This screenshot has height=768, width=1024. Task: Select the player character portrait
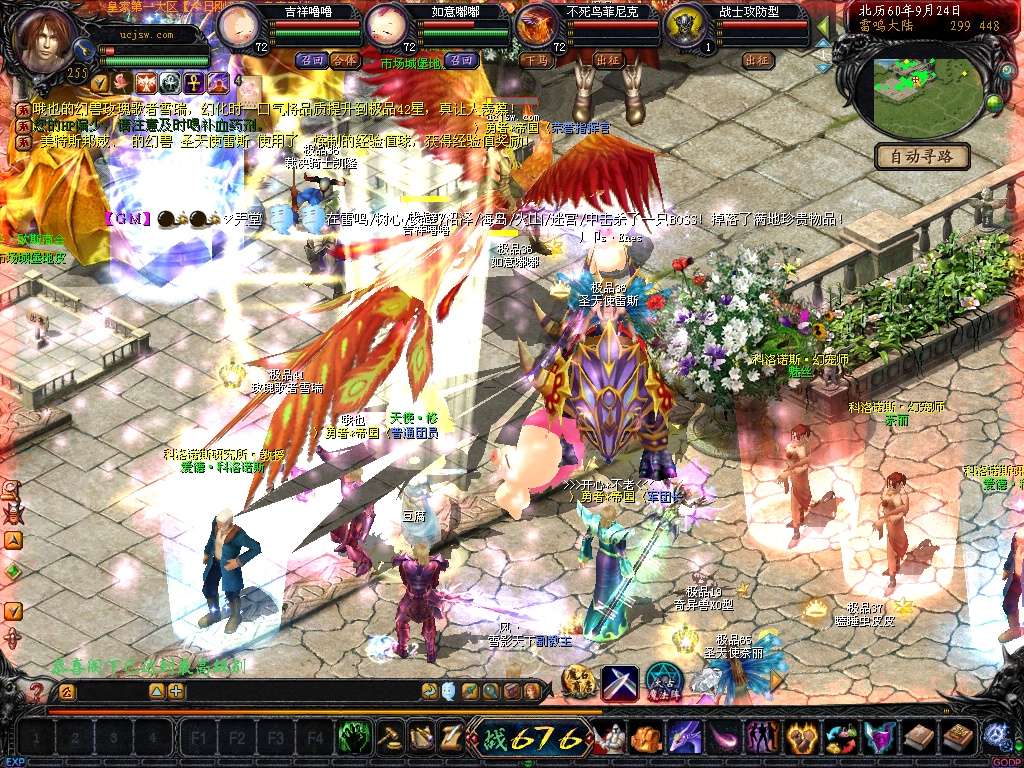45,37
